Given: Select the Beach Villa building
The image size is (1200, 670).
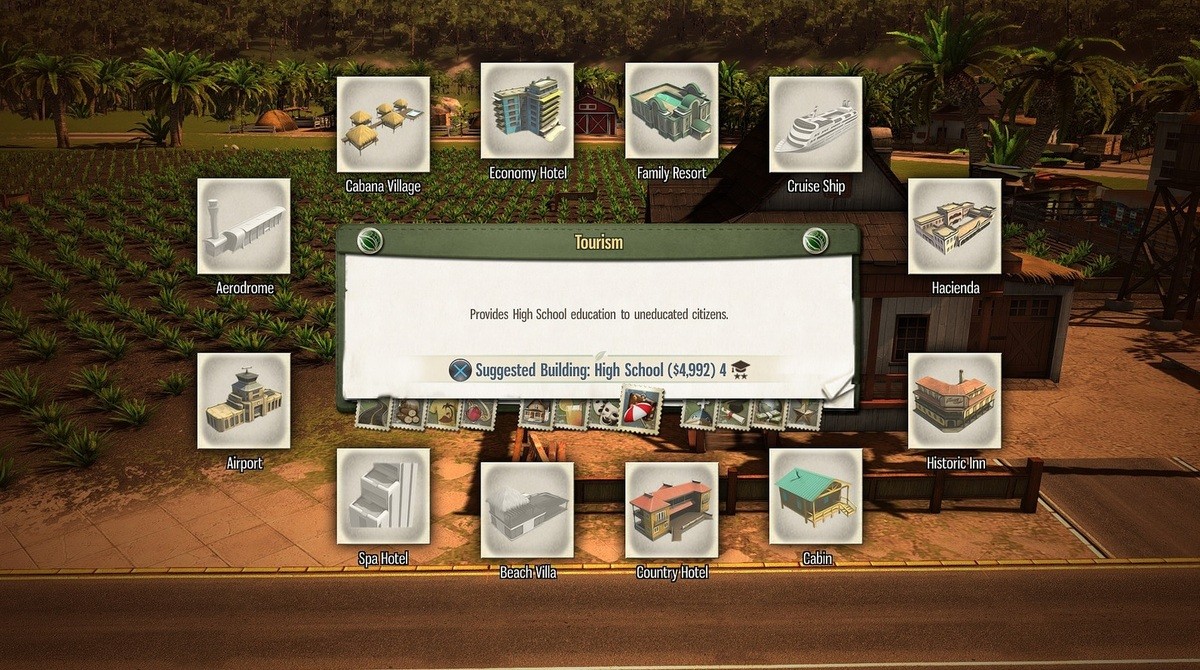Looking at the screenshot, I should point(527,510).
